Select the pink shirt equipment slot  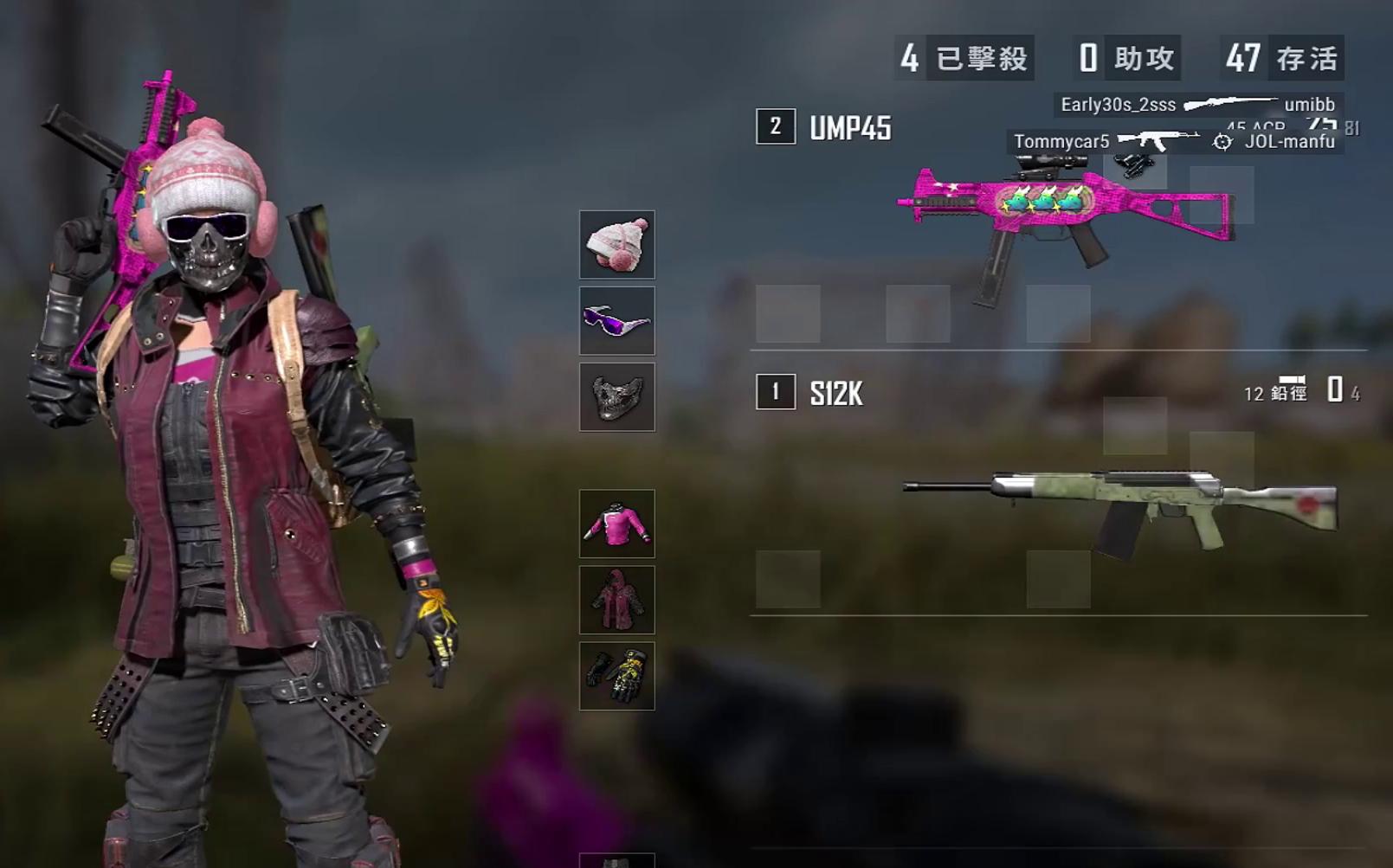tap(616, 524)
